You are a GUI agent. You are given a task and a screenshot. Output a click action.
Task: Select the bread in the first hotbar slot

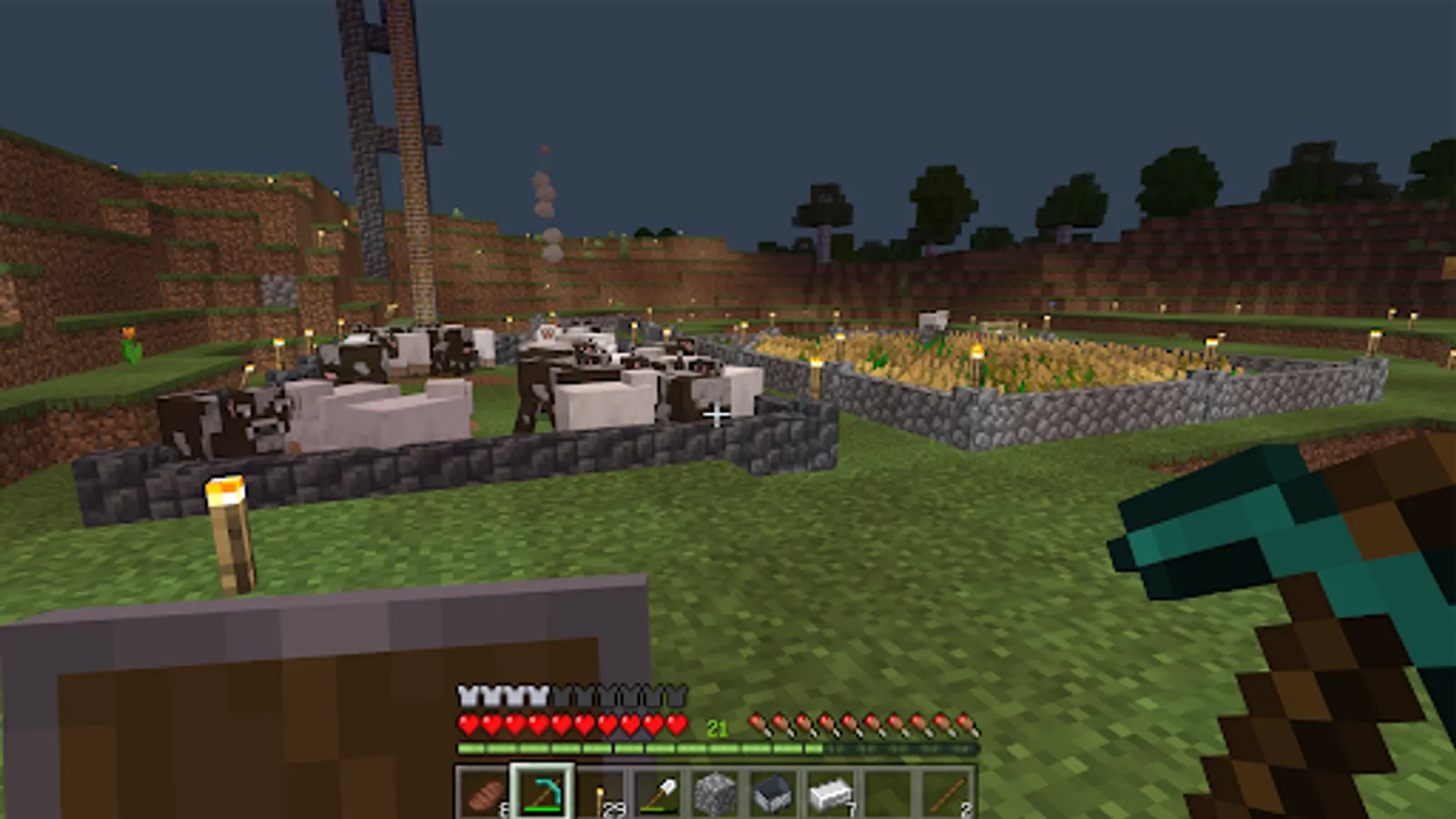(483, 794)
